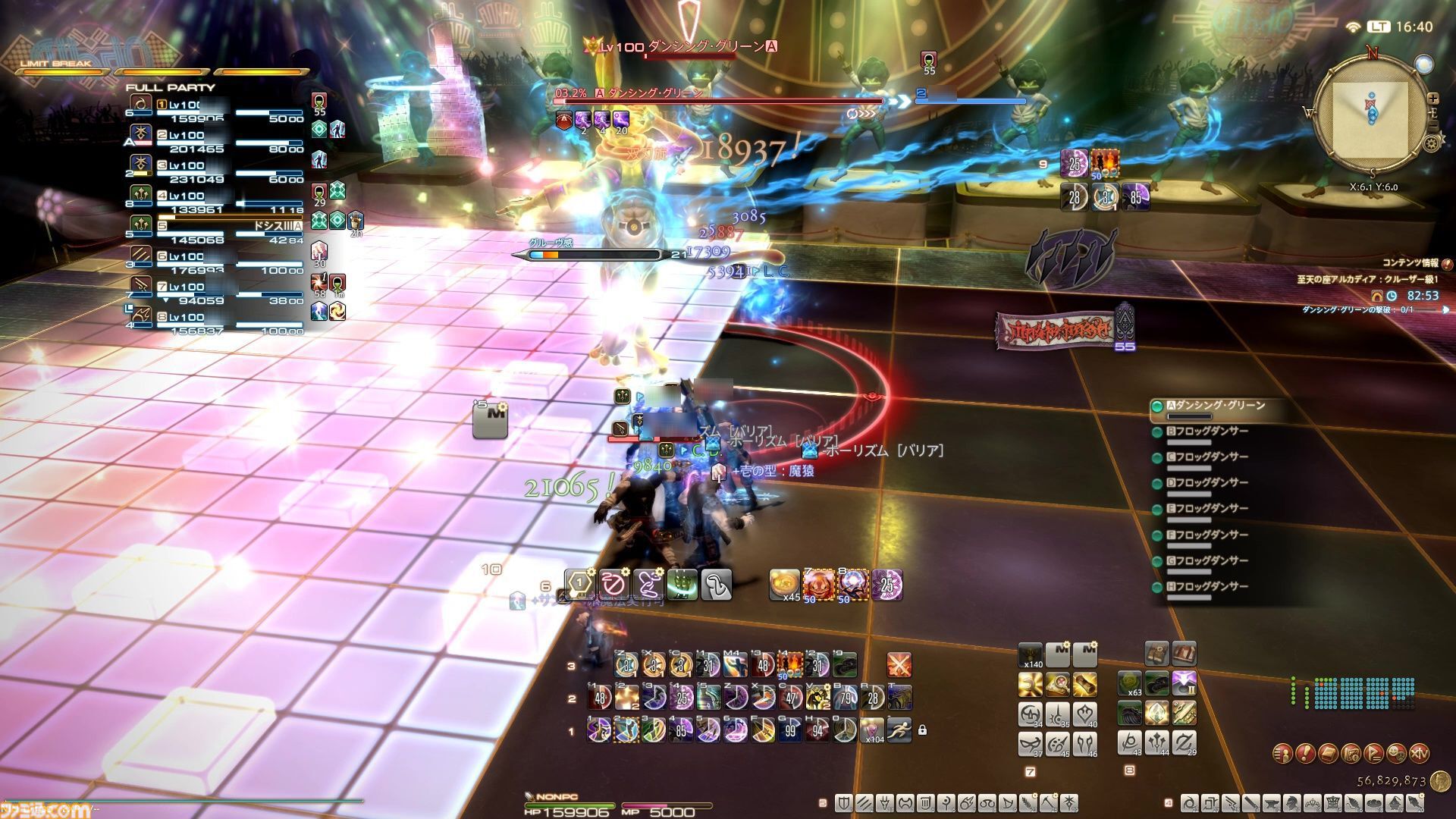The width and height of the screenshot is (1456, 819).
Task: Click the minimap zoom-in plus button
Action: 1433,99
